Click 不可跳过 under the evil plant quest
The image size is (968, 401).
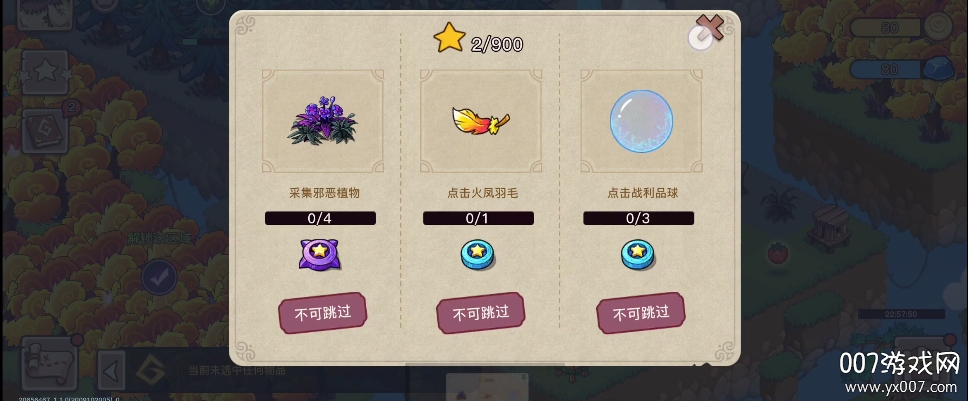point(322,314)
